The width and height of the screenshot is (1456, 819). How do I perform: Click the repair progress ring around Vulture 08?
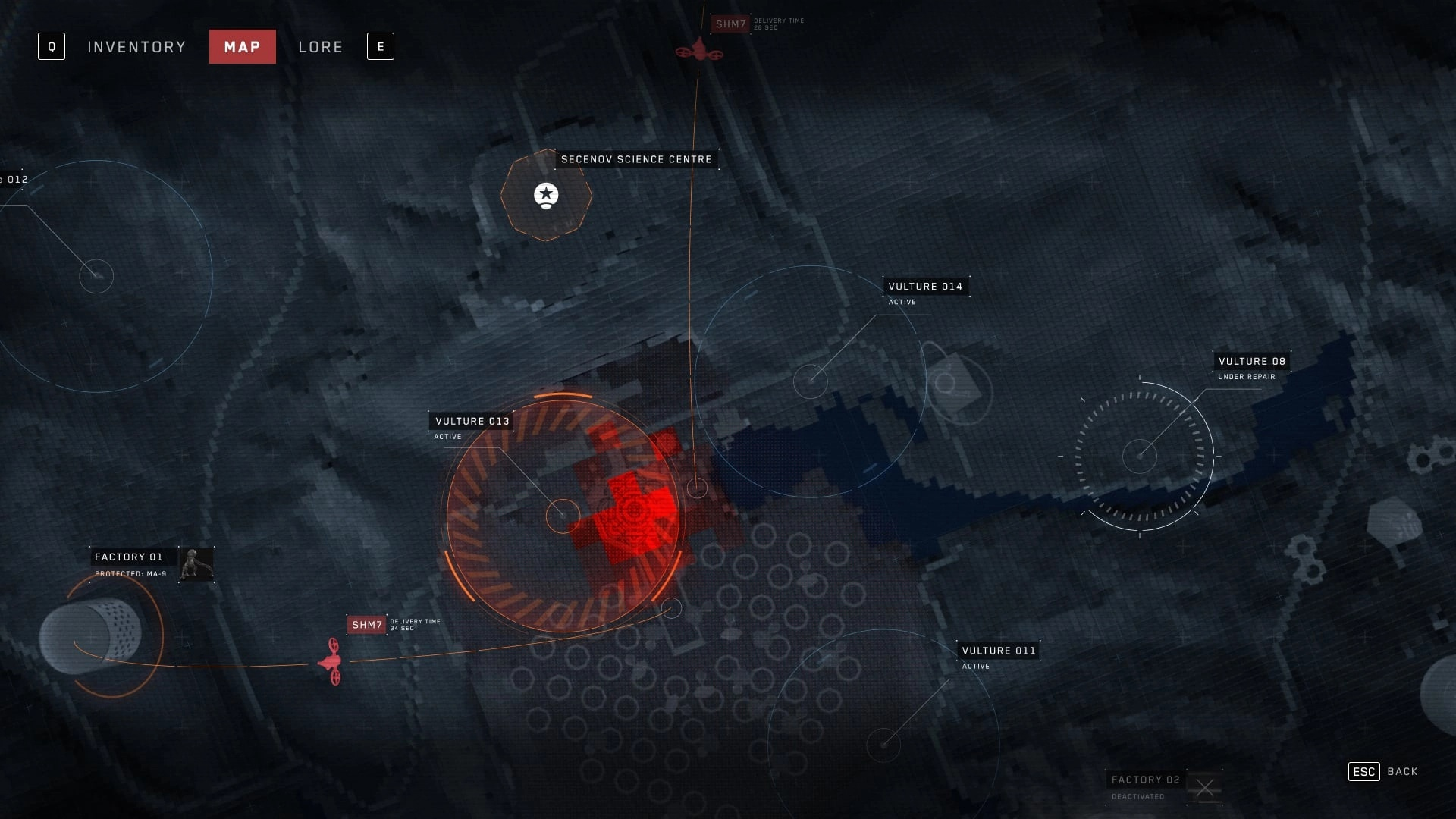(x=1141, y=455)
